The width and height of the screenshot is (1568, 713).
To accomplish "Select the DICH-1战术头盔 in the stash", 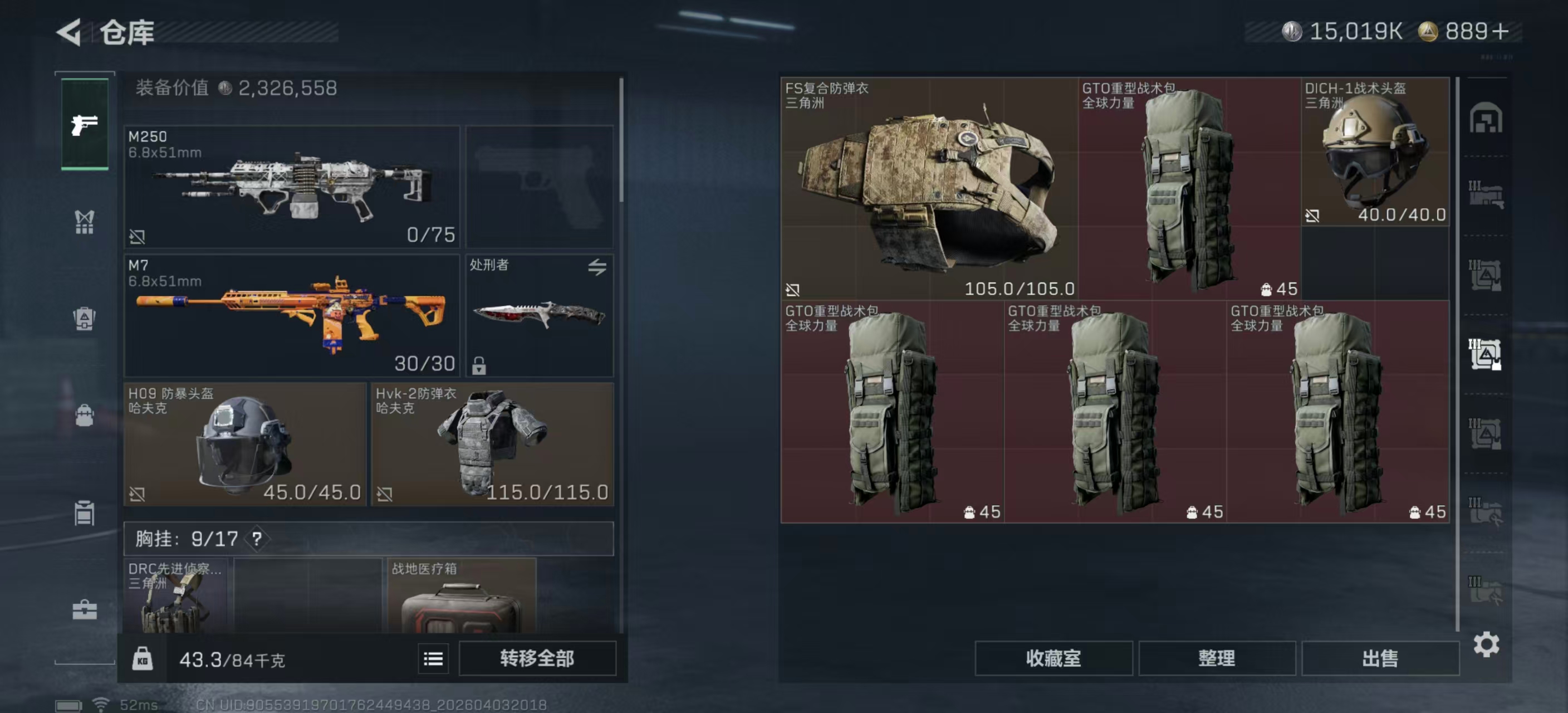I will pos(1374,152).
